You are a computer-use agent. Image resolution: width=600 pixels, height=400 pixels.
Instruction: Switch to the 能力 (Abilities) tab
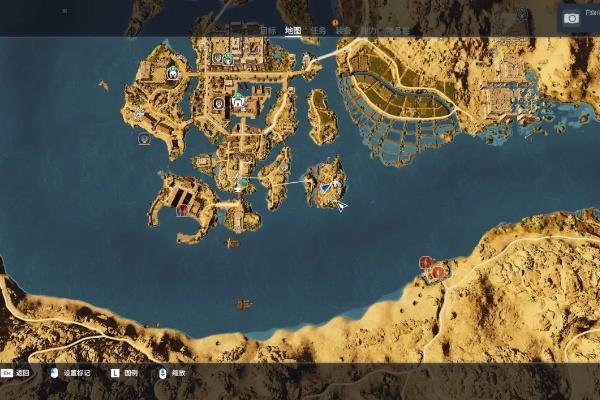coord(369,30)
